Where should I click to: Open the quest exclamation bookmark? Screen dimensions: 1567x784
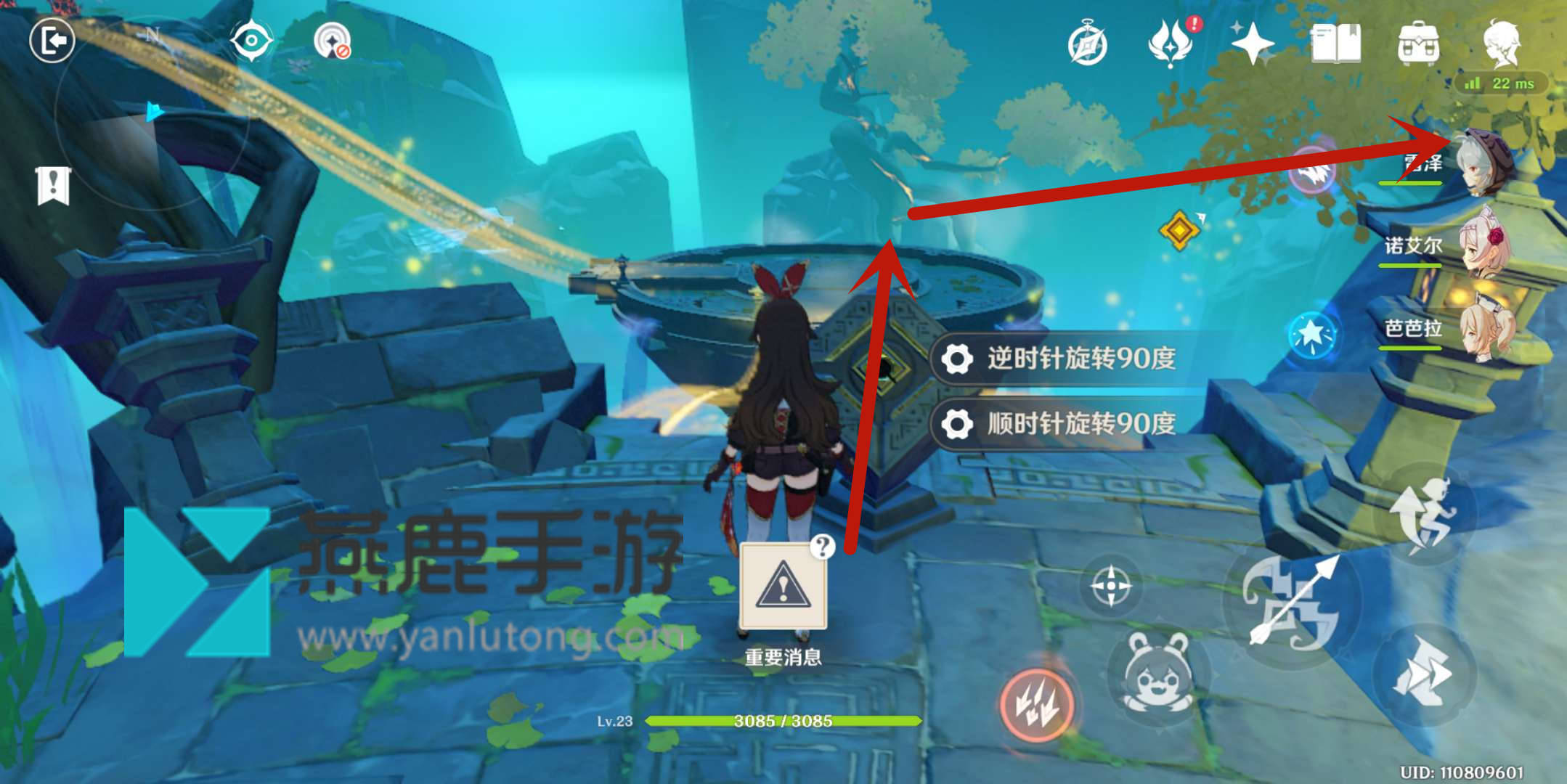pyautogui.click(x=53, y=185)
